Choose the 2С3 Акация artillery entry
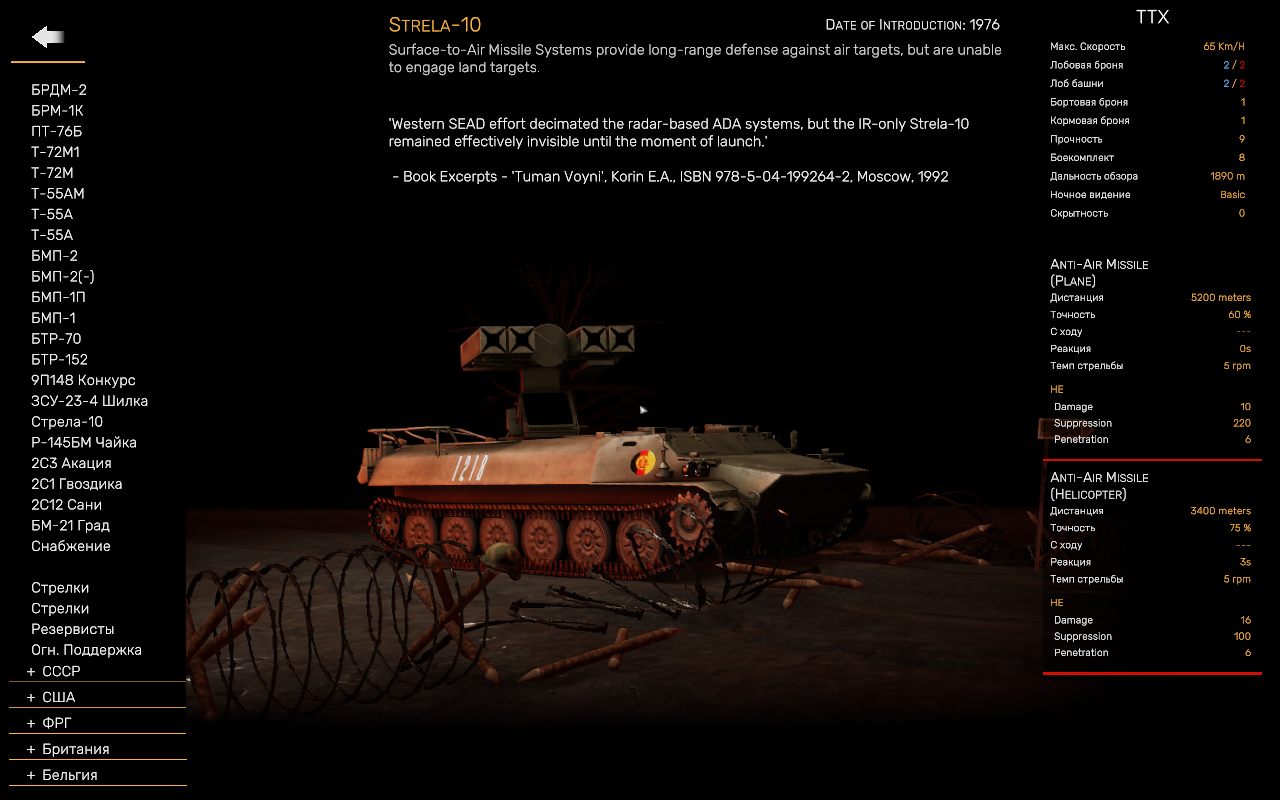This screenshot has height=800, width=1280. (x=71, y=463)
